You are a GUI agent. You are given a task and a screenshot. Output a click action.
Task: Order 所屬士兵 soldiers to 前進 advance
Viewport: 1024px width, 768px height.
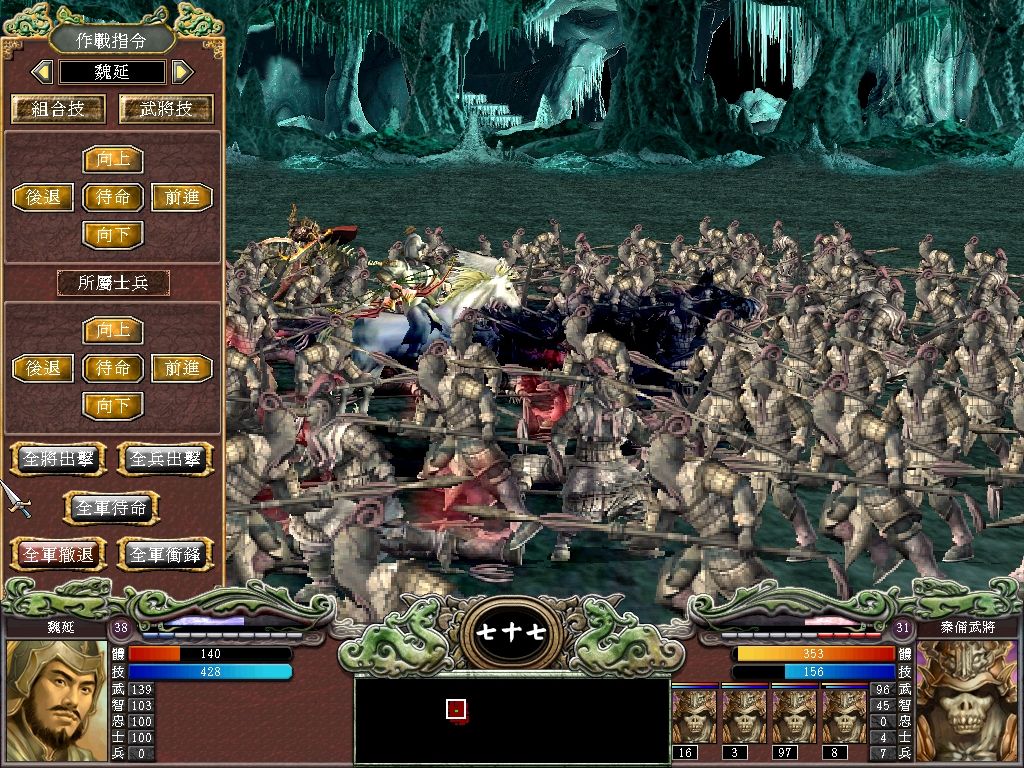pyautogui.click(x=182, y=368)
